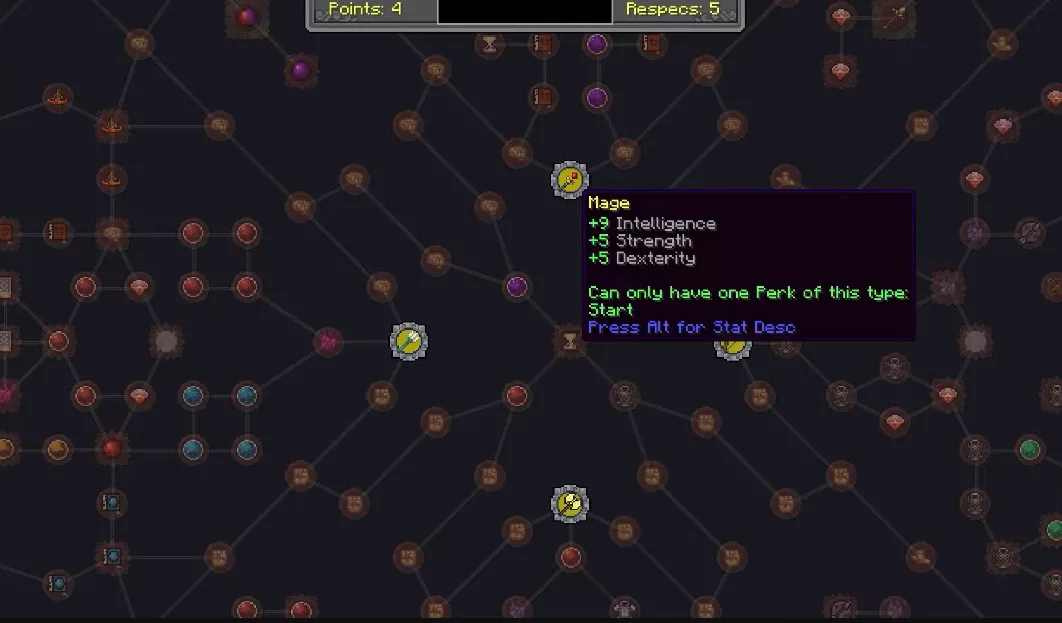Allocate the red orb directly below the axe start

pyautogui.click(x=570, y=556)
